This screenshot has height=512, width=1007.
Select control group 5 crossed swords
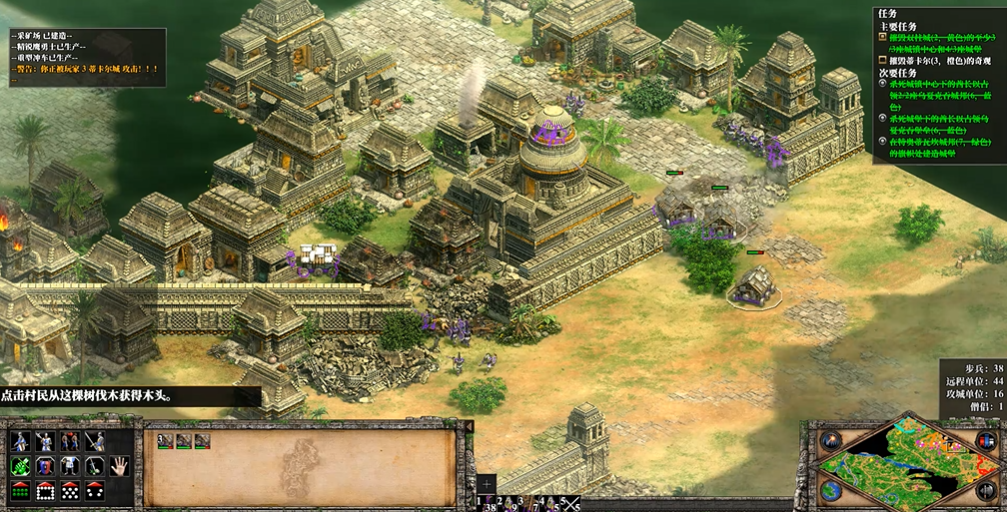click(x=571, y=504)
